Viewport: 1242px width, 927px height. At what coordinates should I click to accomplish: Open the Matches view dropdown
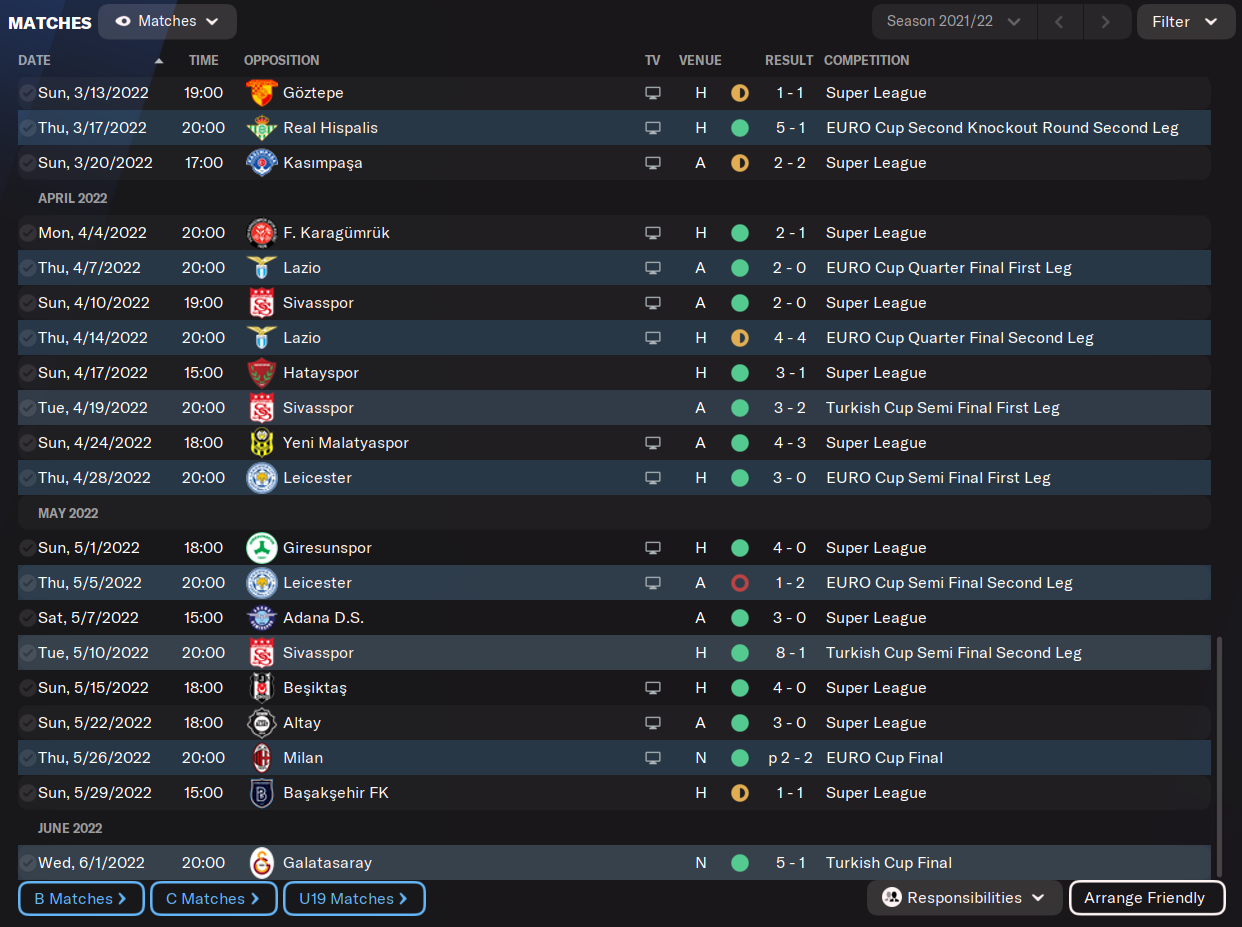coord(167,21)
